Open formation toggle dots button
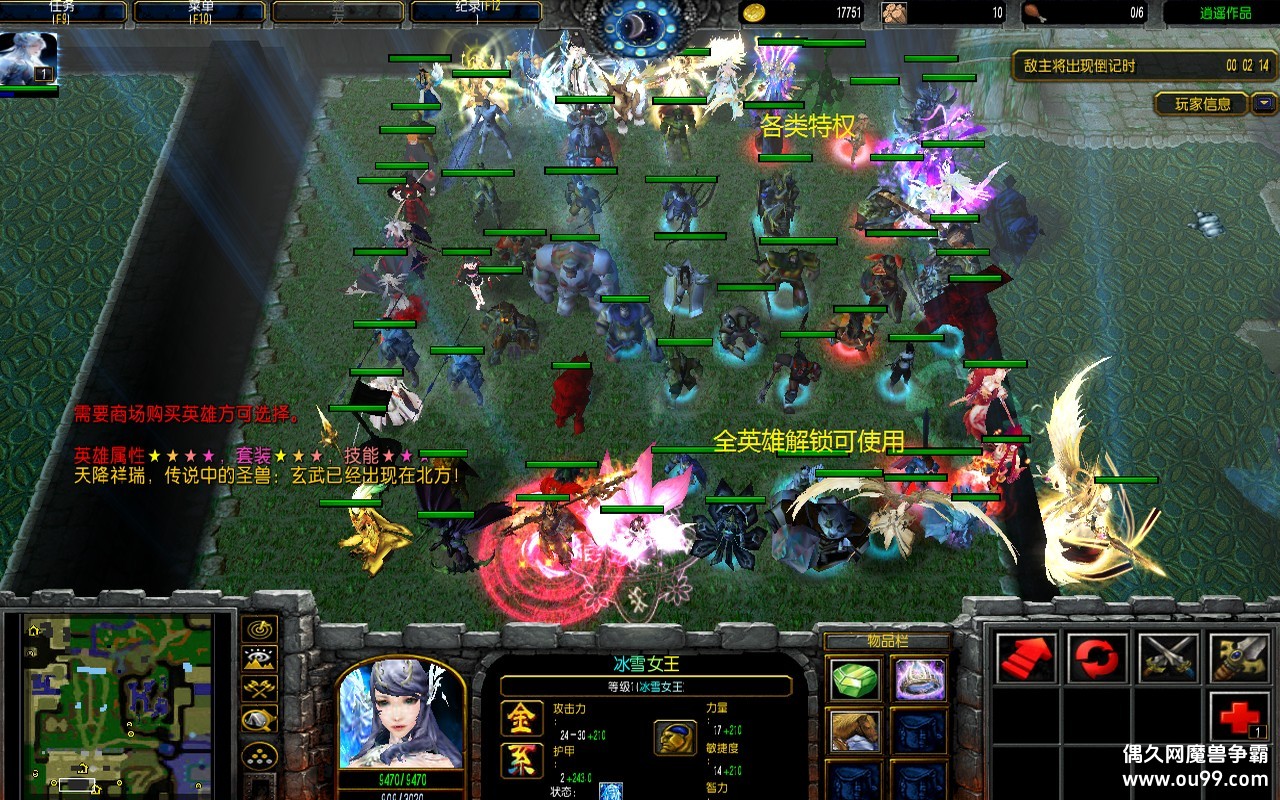Screen dimensions: 1280x800 (259, 754)
